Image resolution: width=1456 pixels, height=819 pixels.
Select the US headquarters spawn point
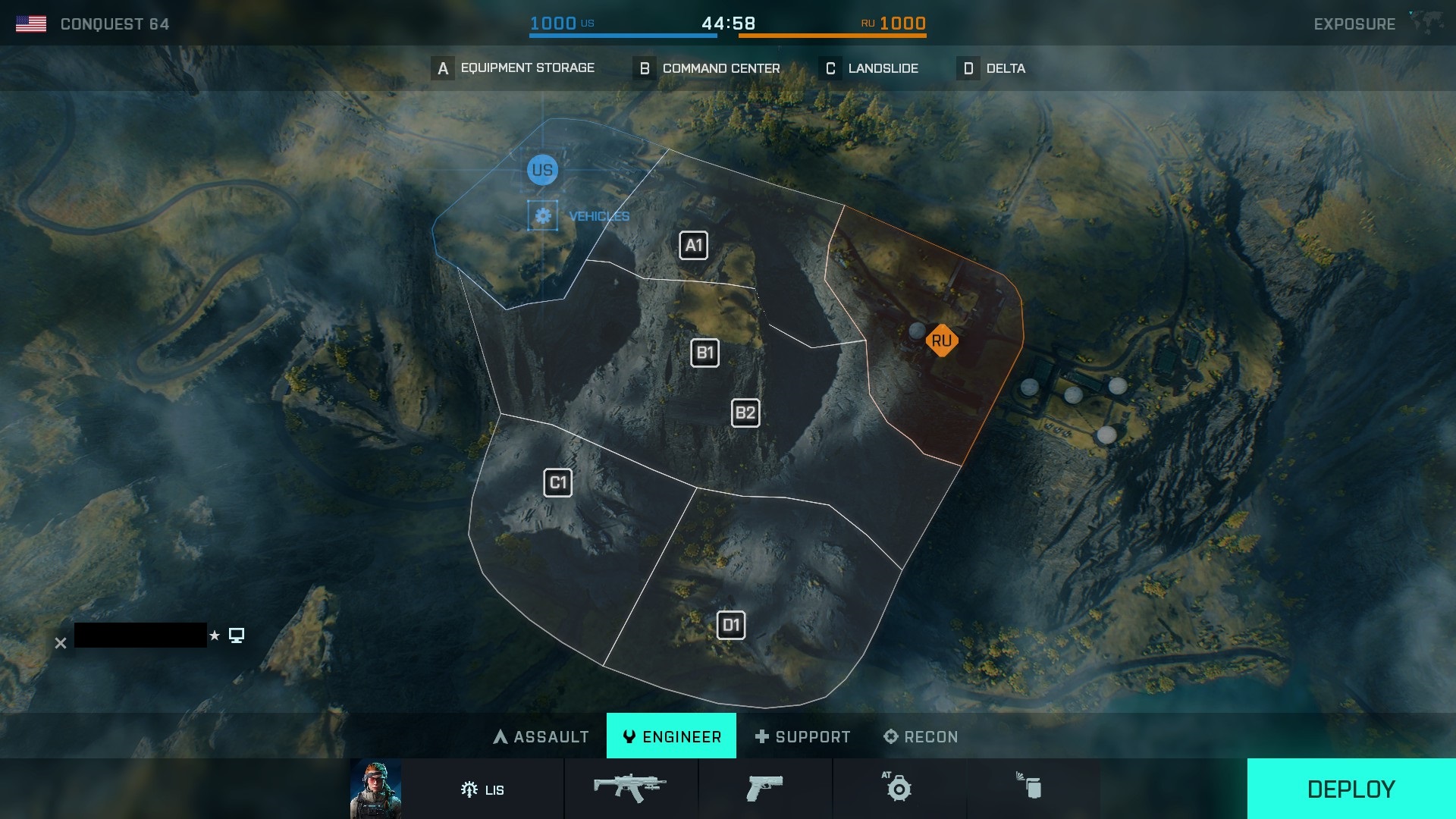pyautogui.click(x=542, y=170)
